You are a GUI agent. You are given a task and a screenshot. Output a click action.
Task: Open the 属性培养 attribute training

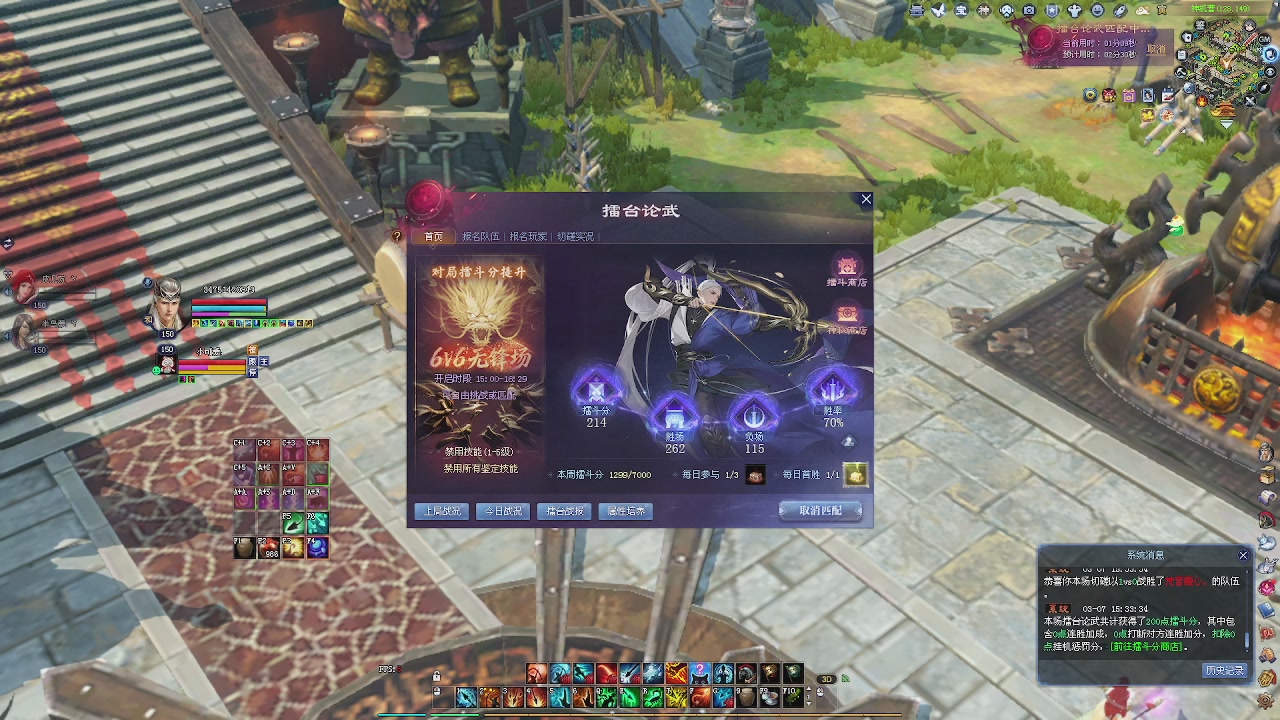pyautogui.click(x=626, y=511)
